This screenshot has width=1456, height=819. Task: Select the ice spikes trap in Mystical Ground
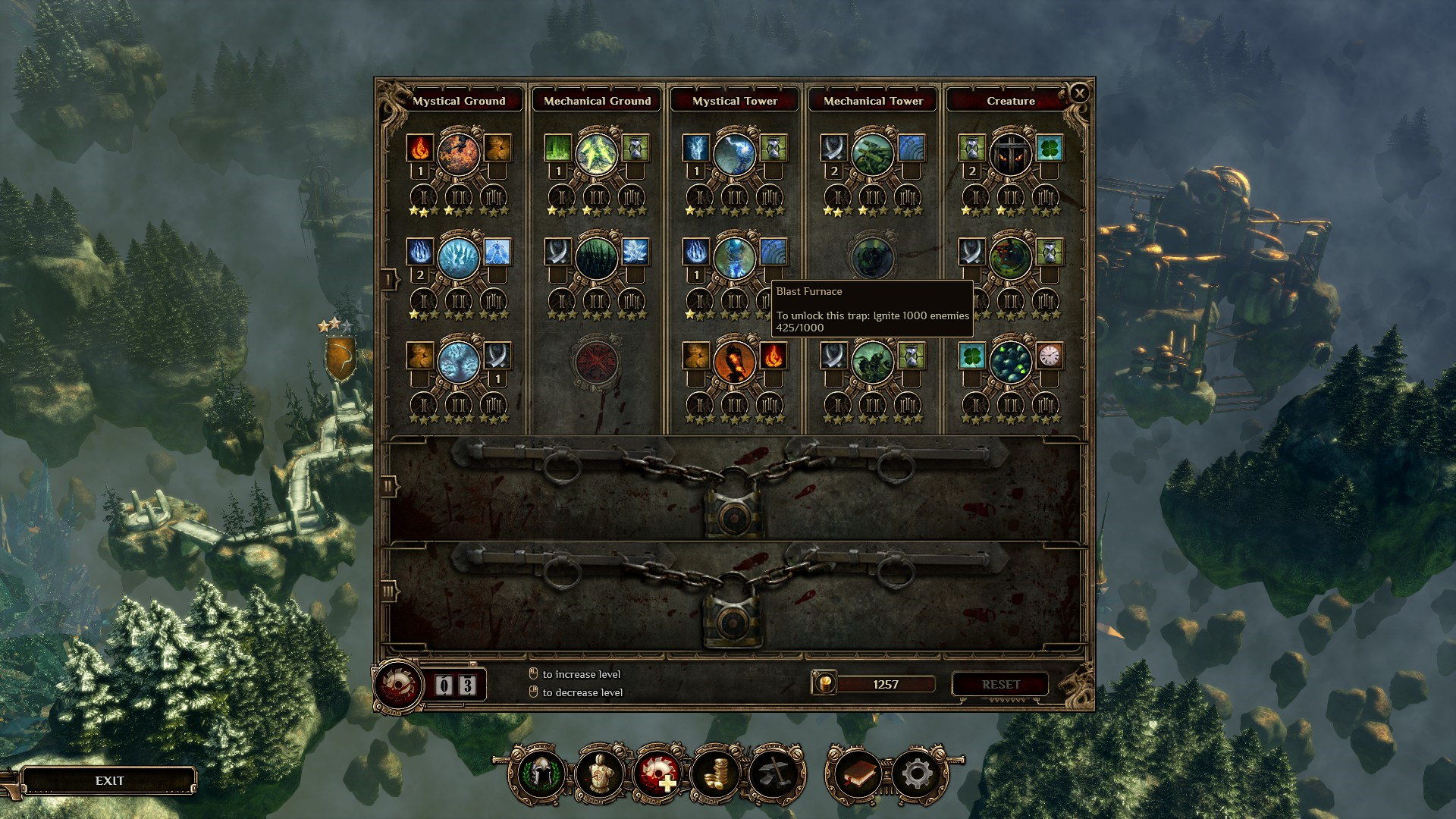click(x=458, y=256)
